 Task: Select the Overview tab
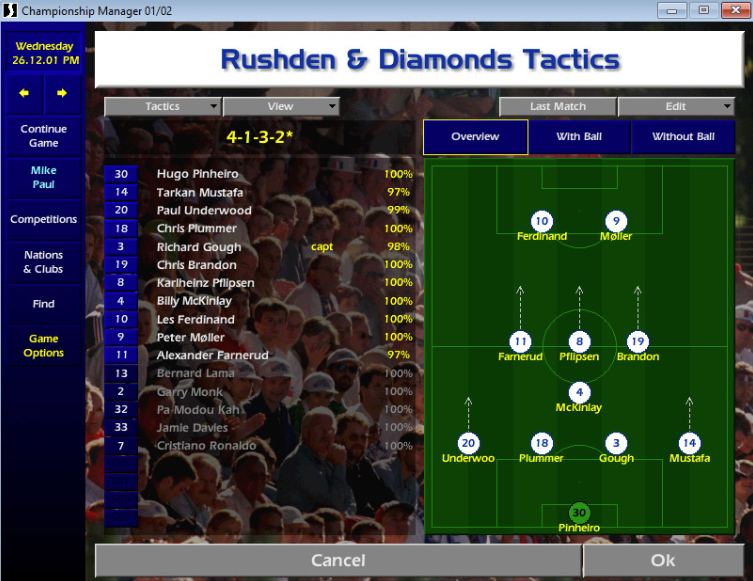pyautogui.click(x=475, y=137)
